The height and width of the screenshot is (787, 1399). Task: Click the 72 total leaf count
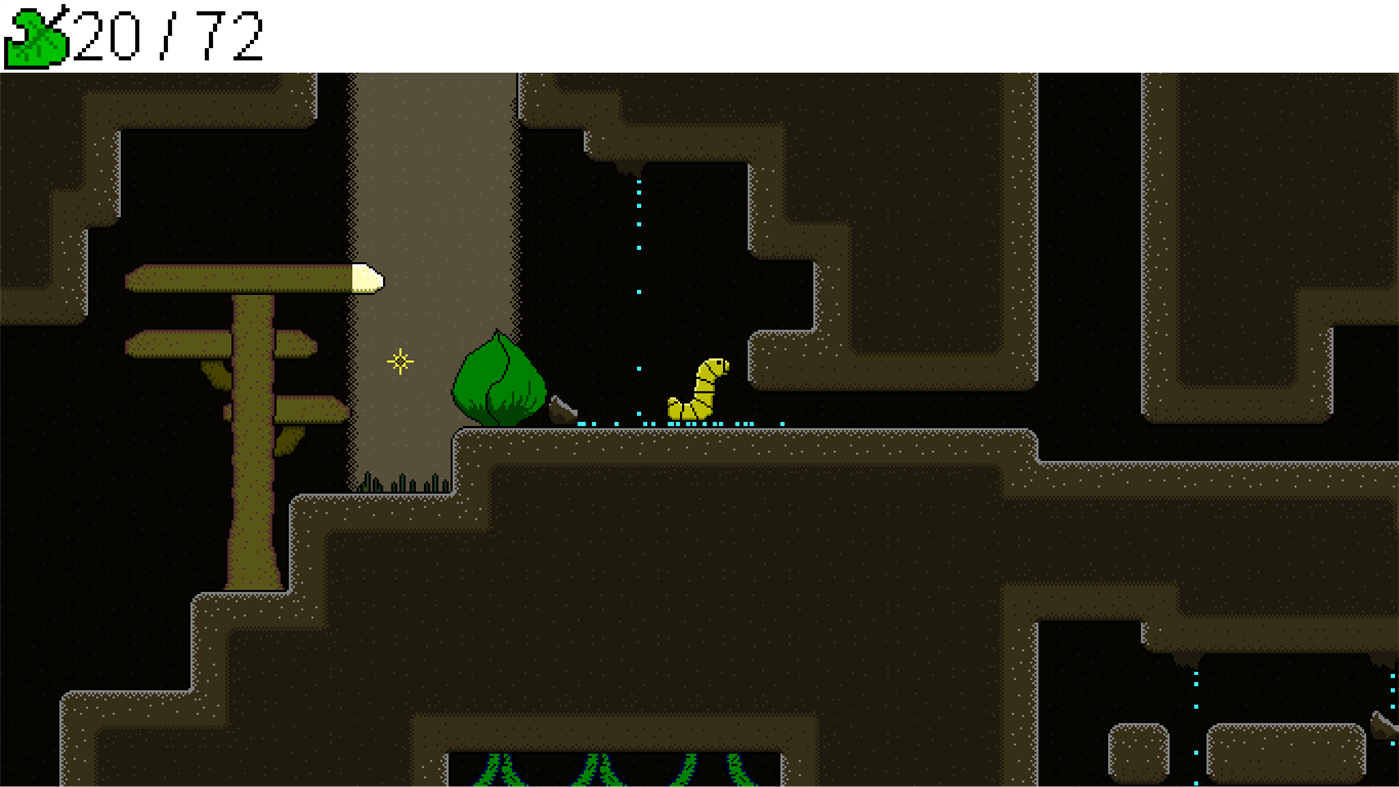[x=230, y=35]
